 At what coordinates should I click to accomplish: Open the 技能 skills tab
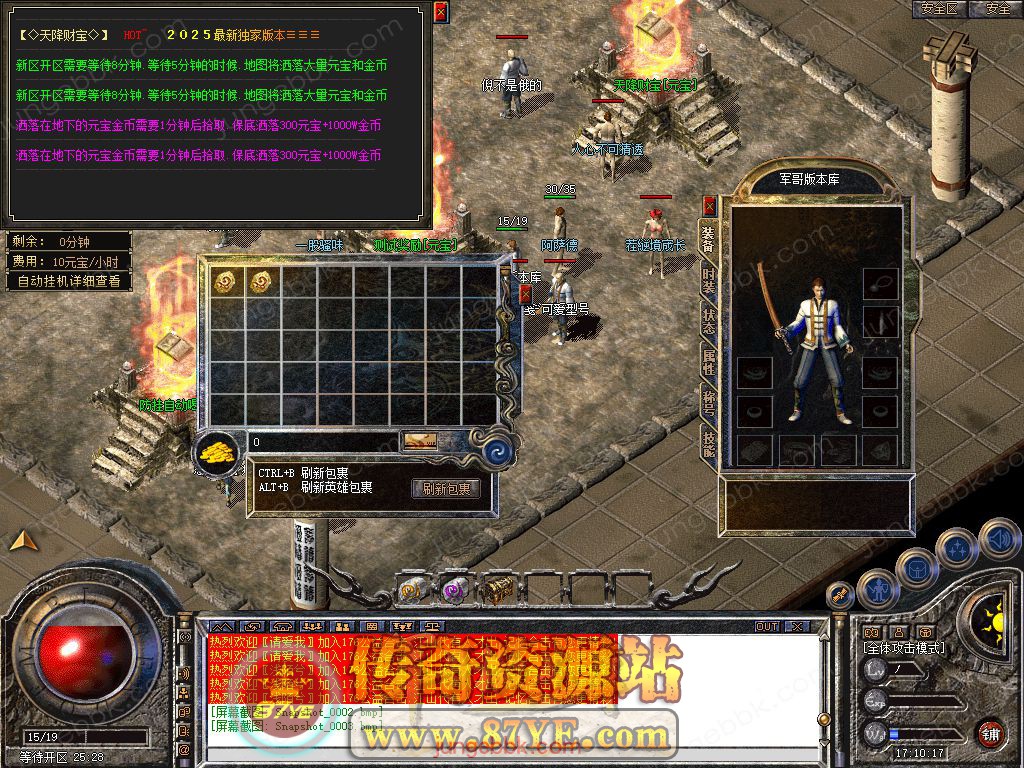[x=709, y=443]
